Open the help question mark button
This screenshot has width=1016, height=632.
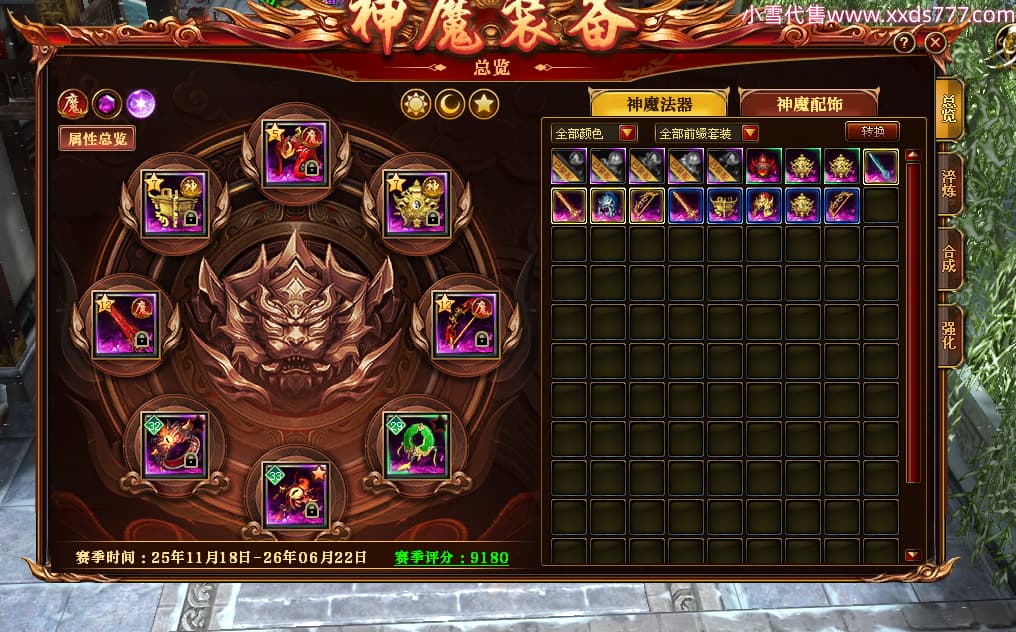pos(904,43)
